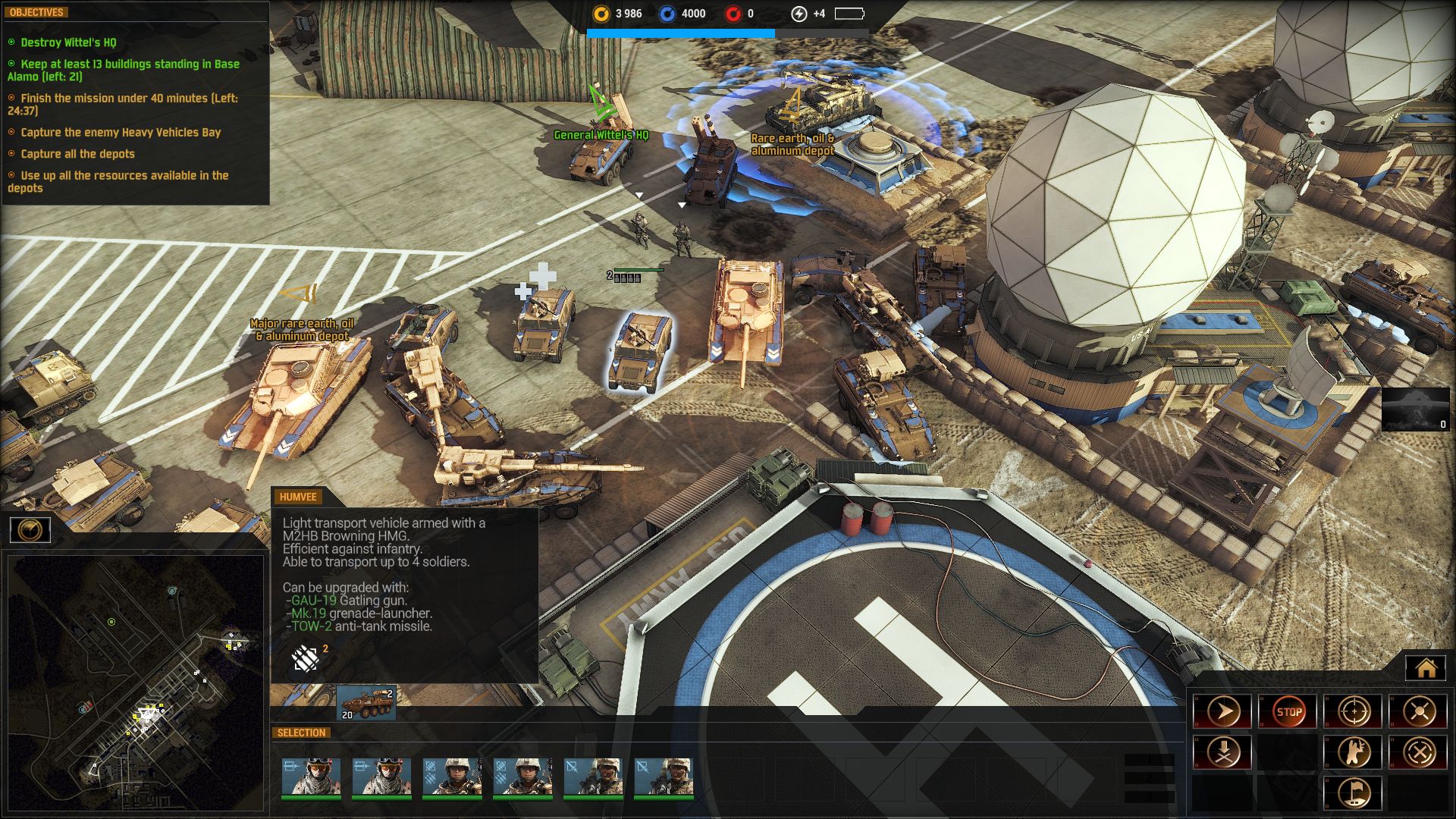
Task: Click the minimap to move the camera
Action: 135,682
